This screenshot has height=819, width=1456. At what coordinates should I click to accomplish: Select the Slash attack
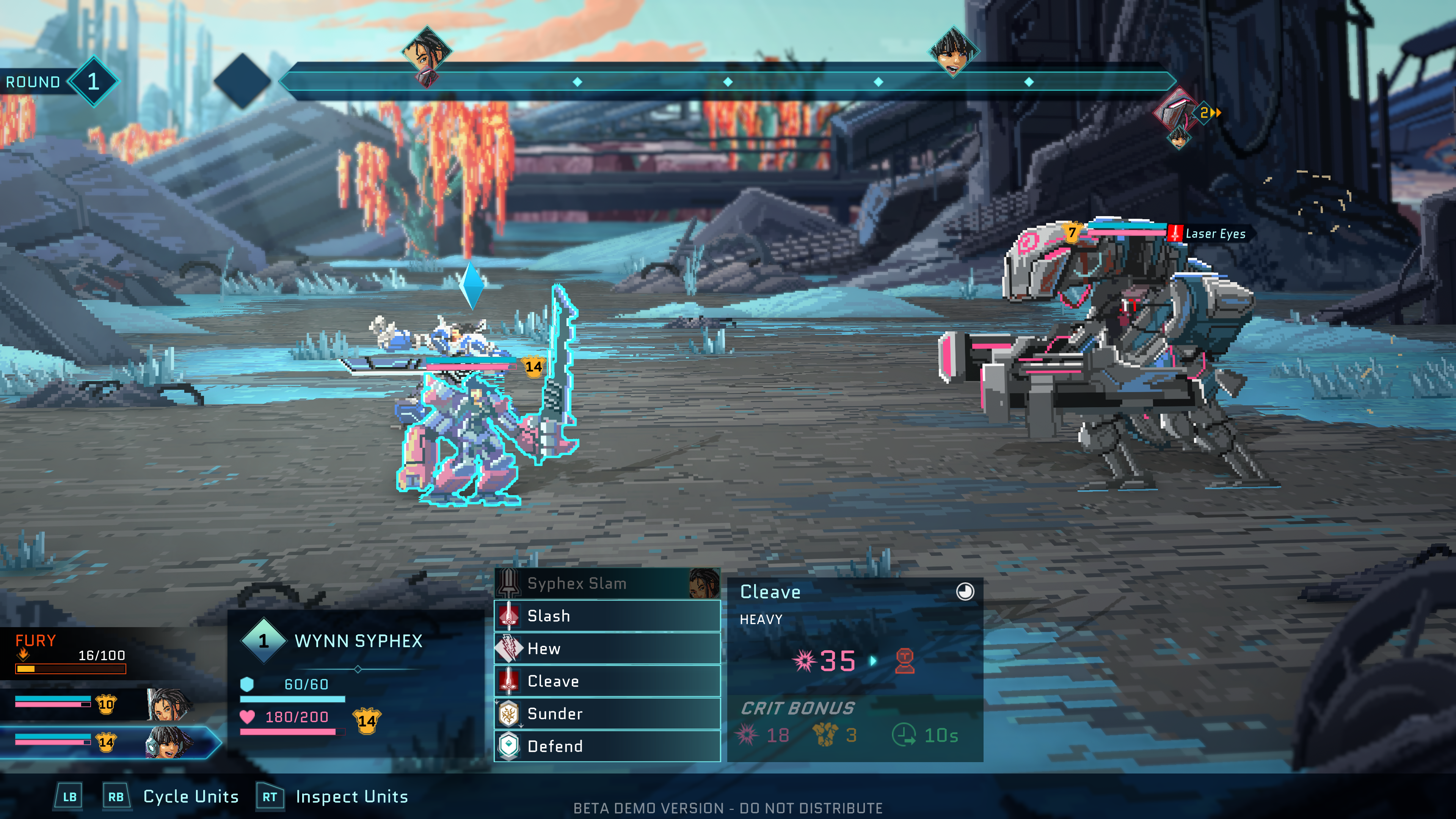tap(607, 615)
